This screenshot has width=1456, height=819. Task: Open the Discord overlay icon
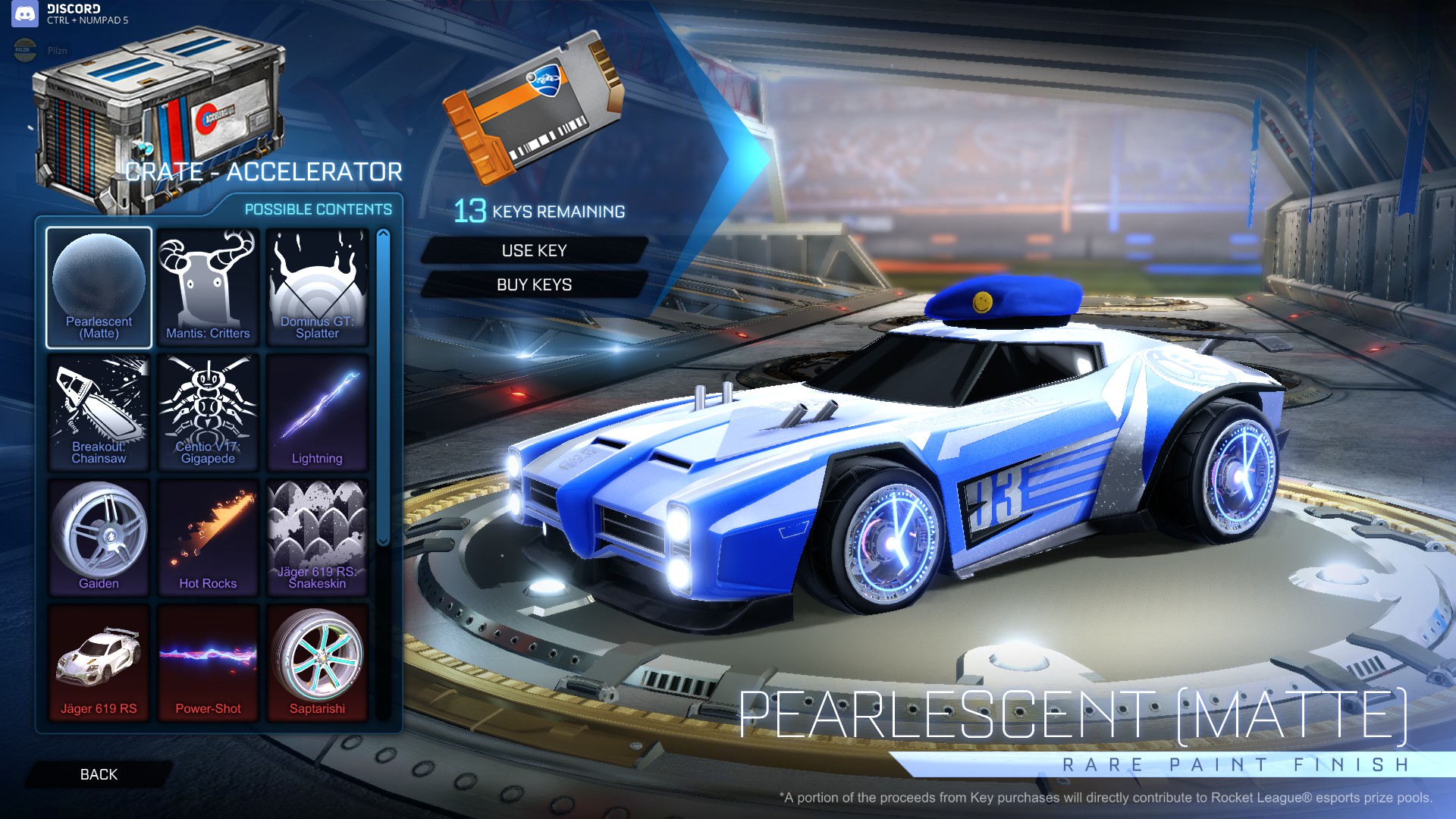(25, 14)
